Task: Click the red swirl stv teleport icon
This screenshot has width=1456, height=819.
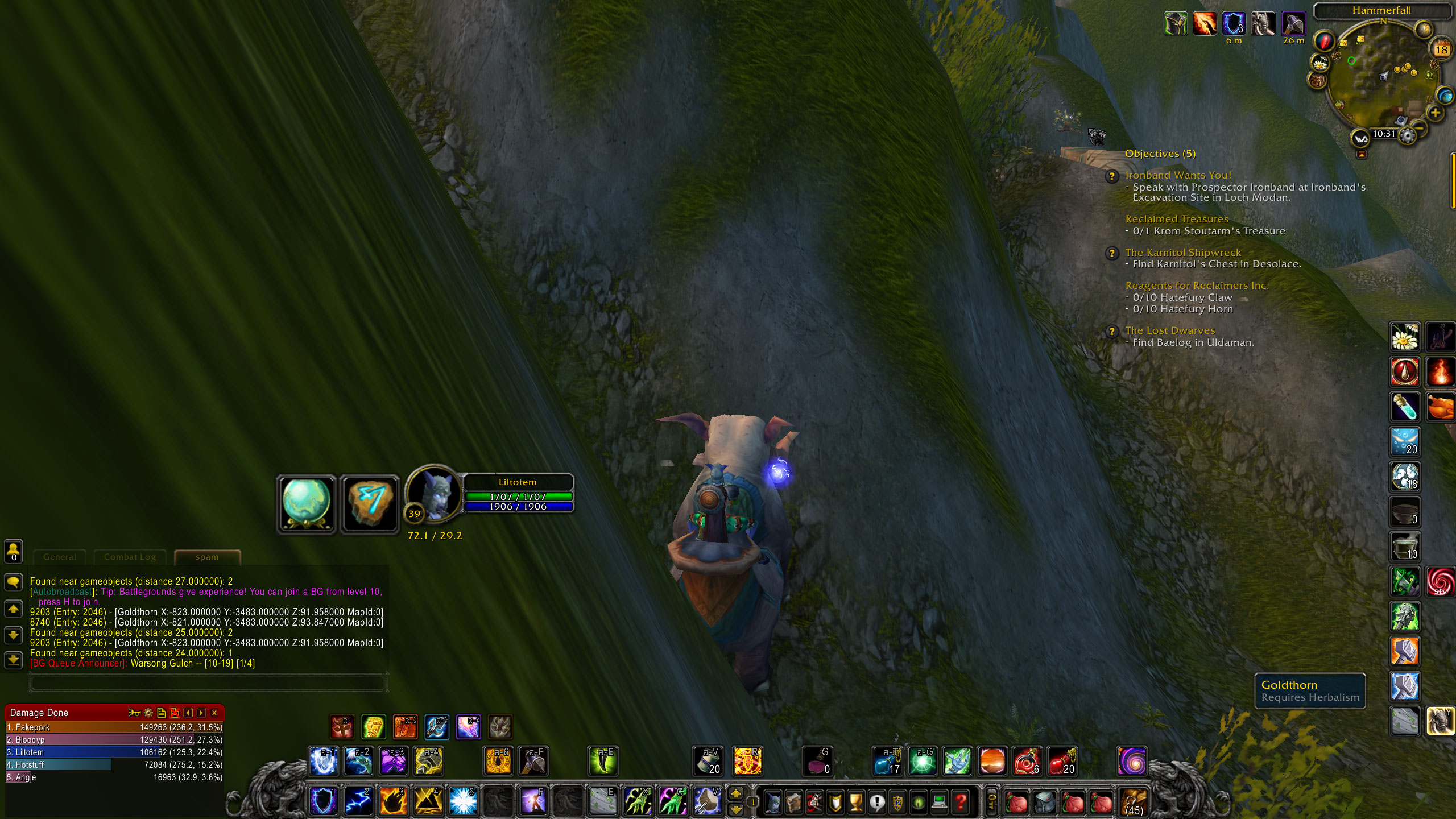Action: [x=1441, y=582]
